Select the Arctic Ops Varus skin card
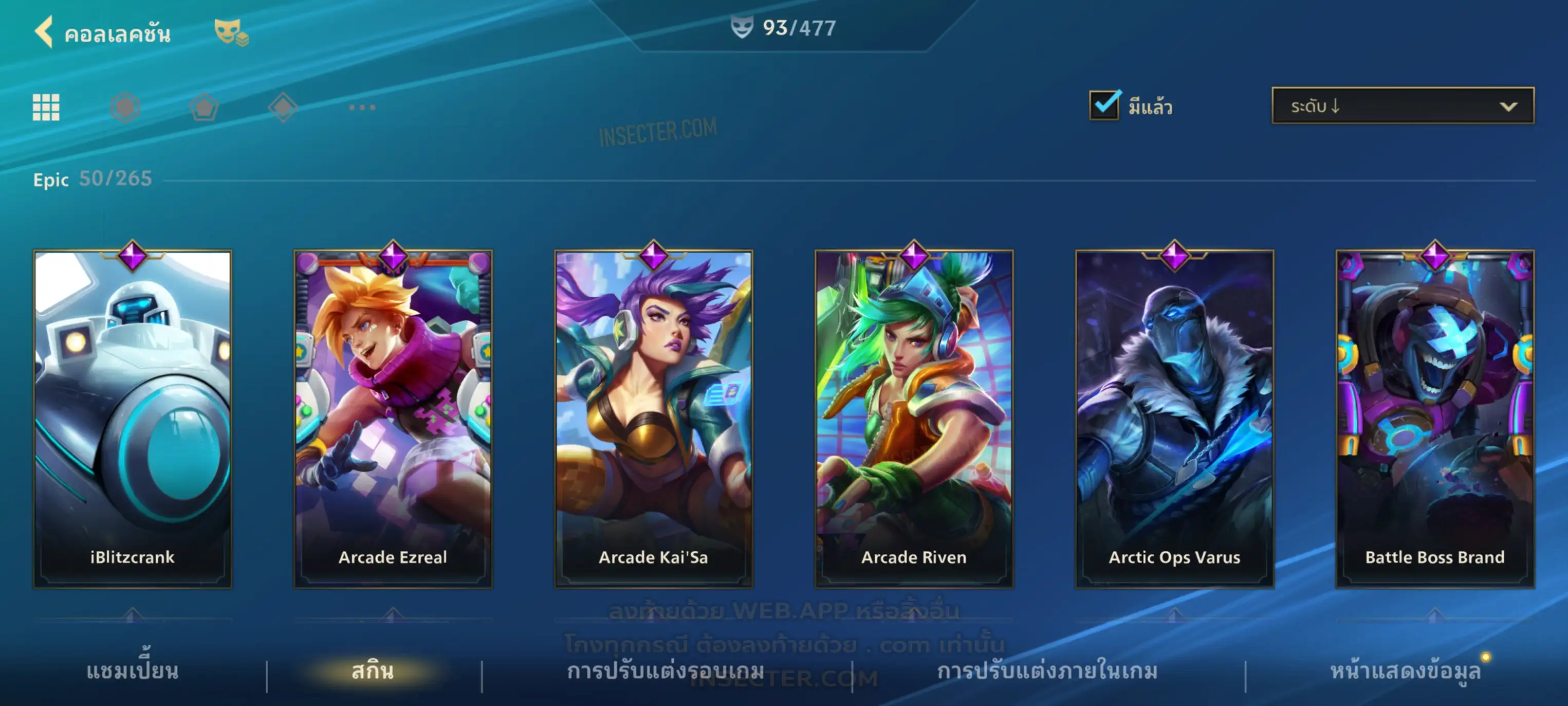This screenshot has height=706, width=1568. click(1175, 419)
